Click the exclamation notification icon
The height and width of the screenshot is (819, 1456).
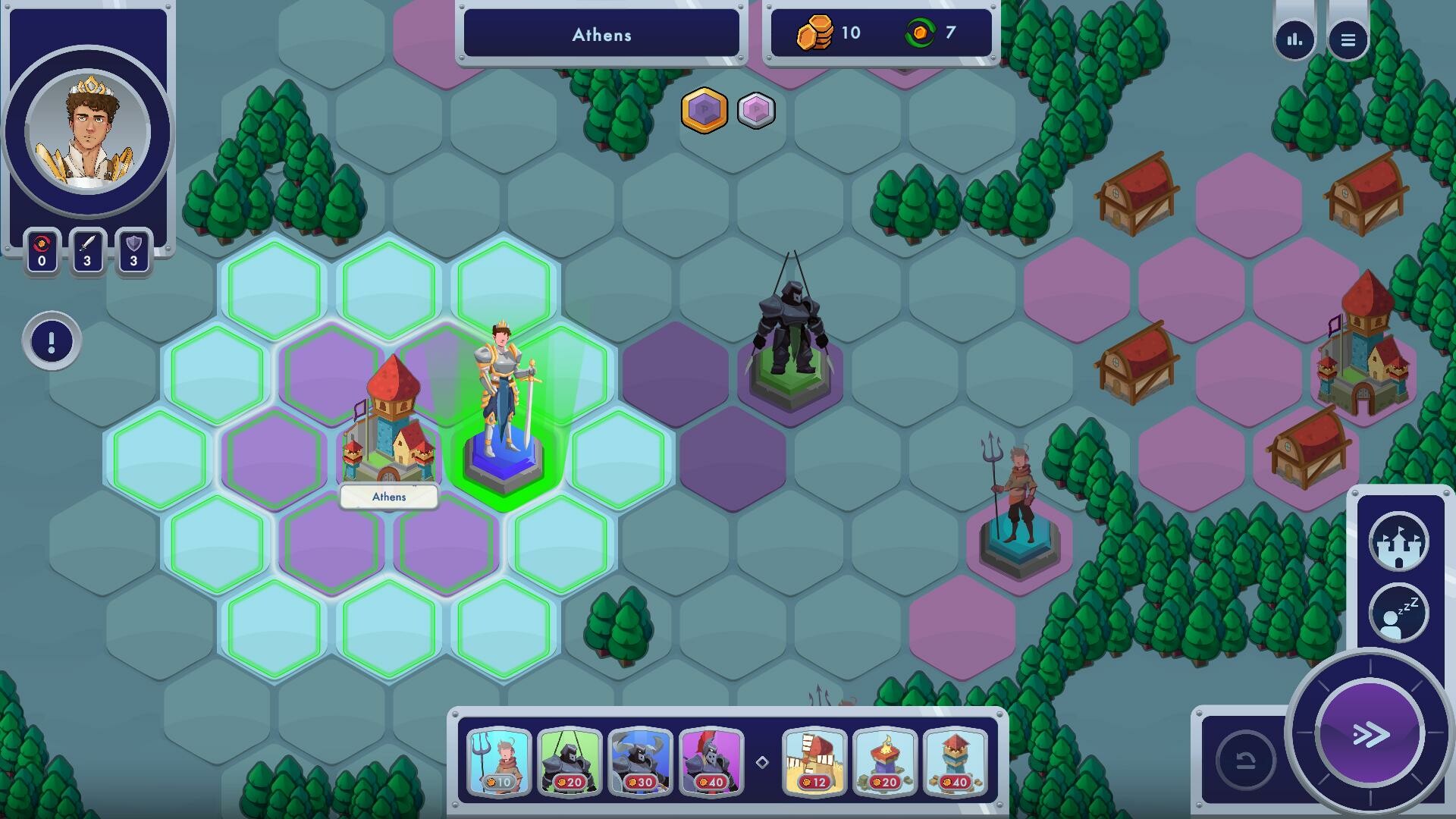click(50, 340)
